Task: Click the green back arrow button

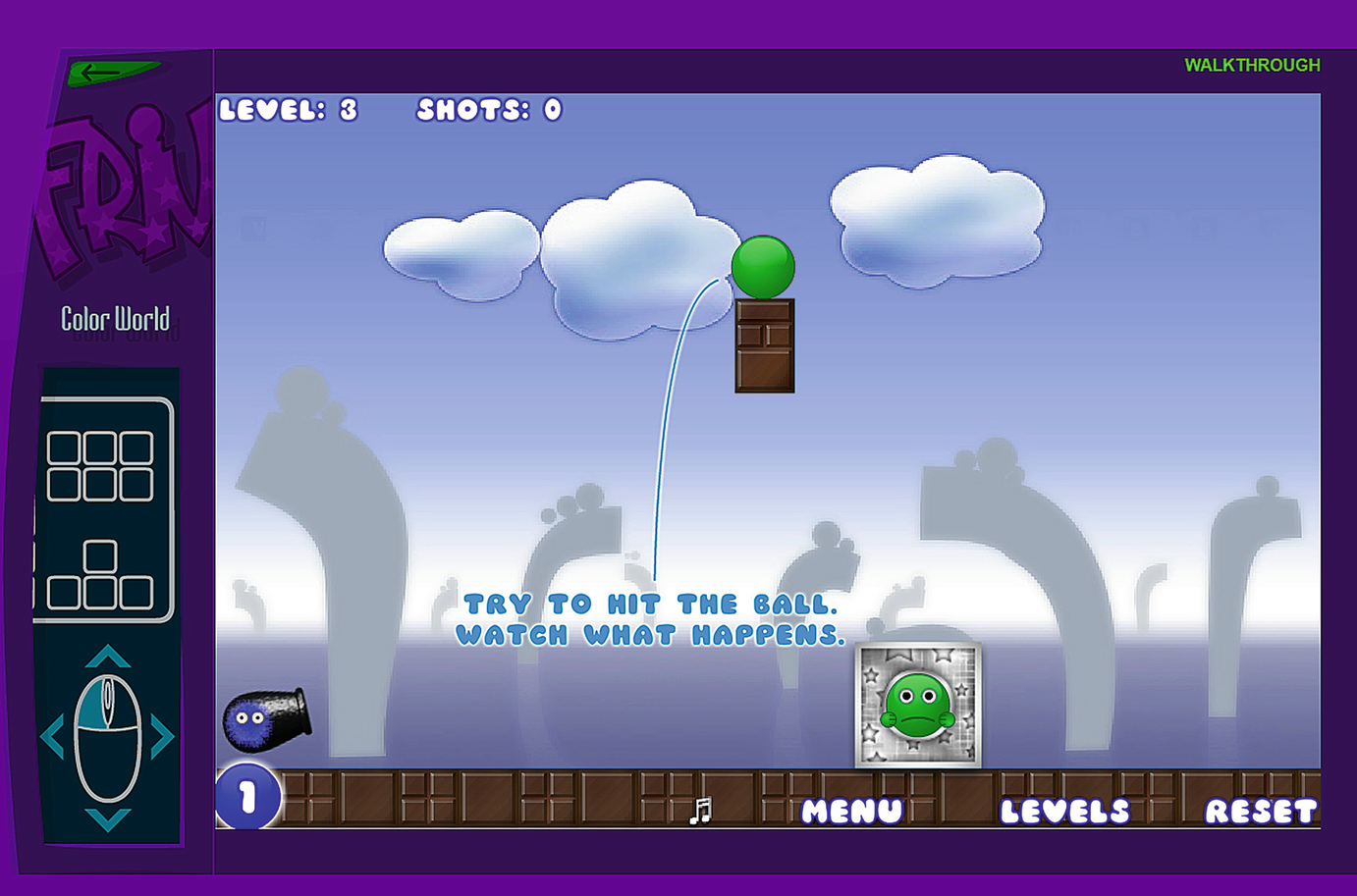Action: tap(108, 72)
